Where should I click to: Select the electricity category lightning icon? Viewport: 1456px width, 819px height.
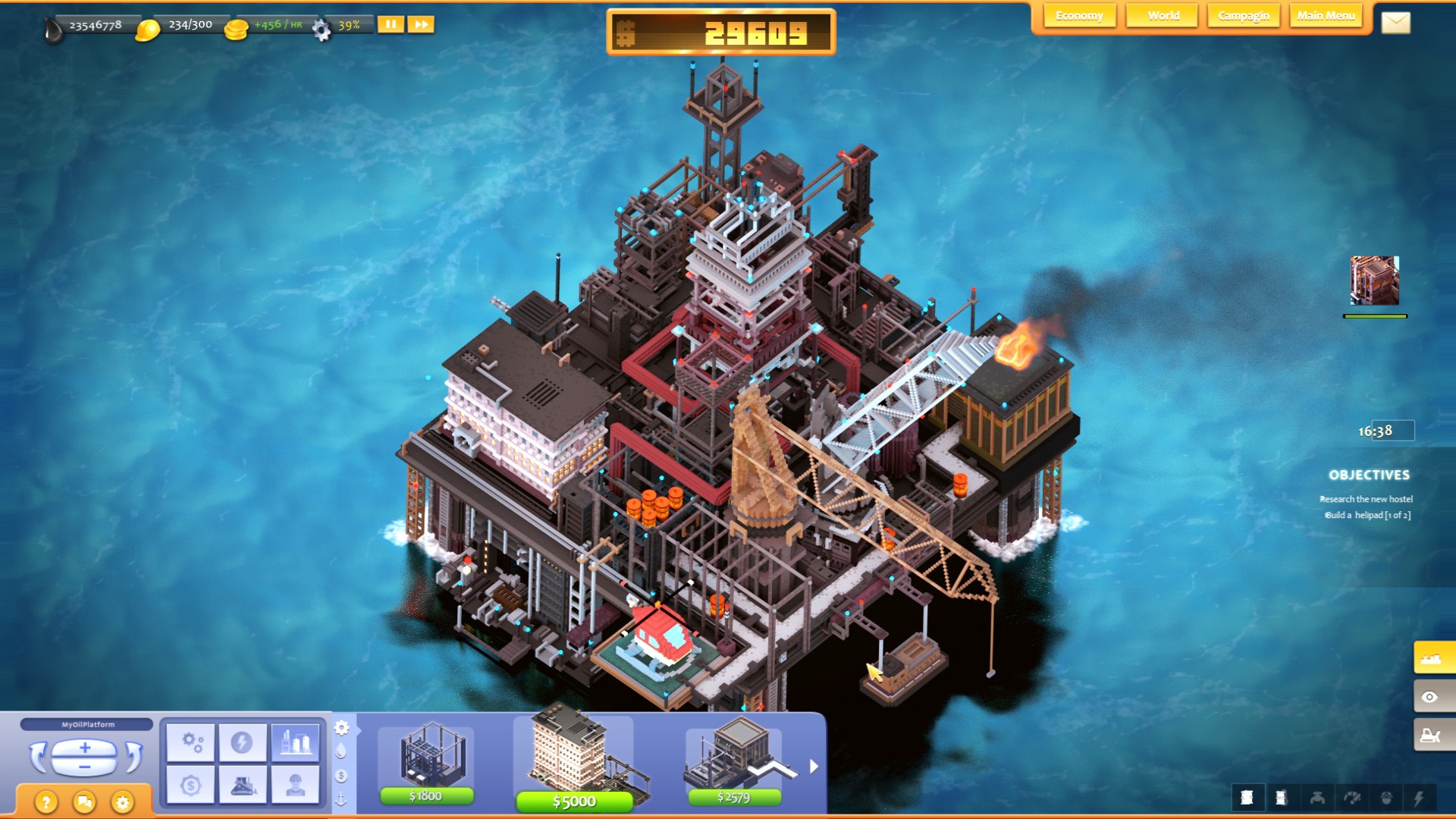pyautogui.click(x=244, y=740)
